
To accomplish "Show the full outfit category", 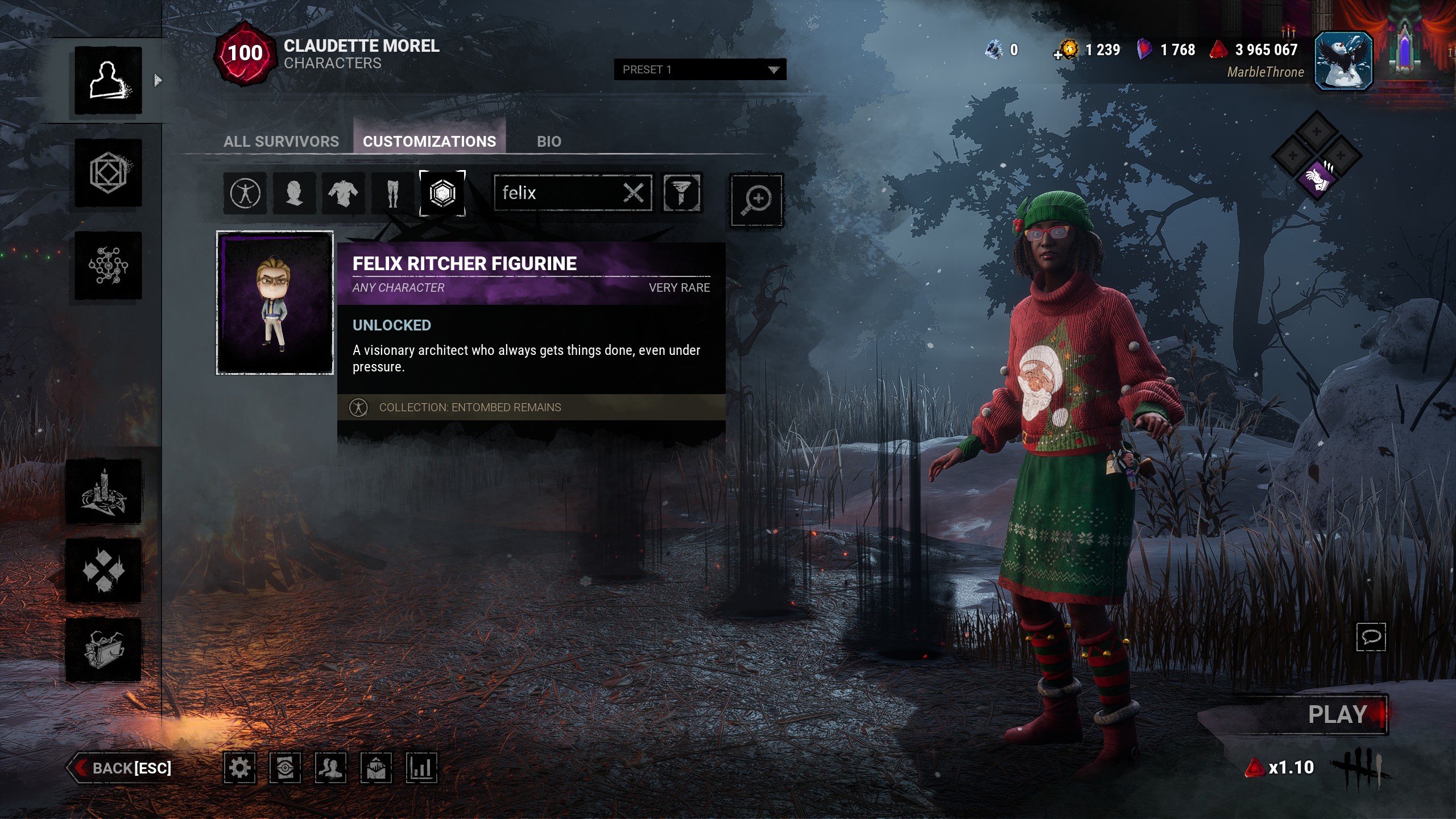I will point(245,193).
